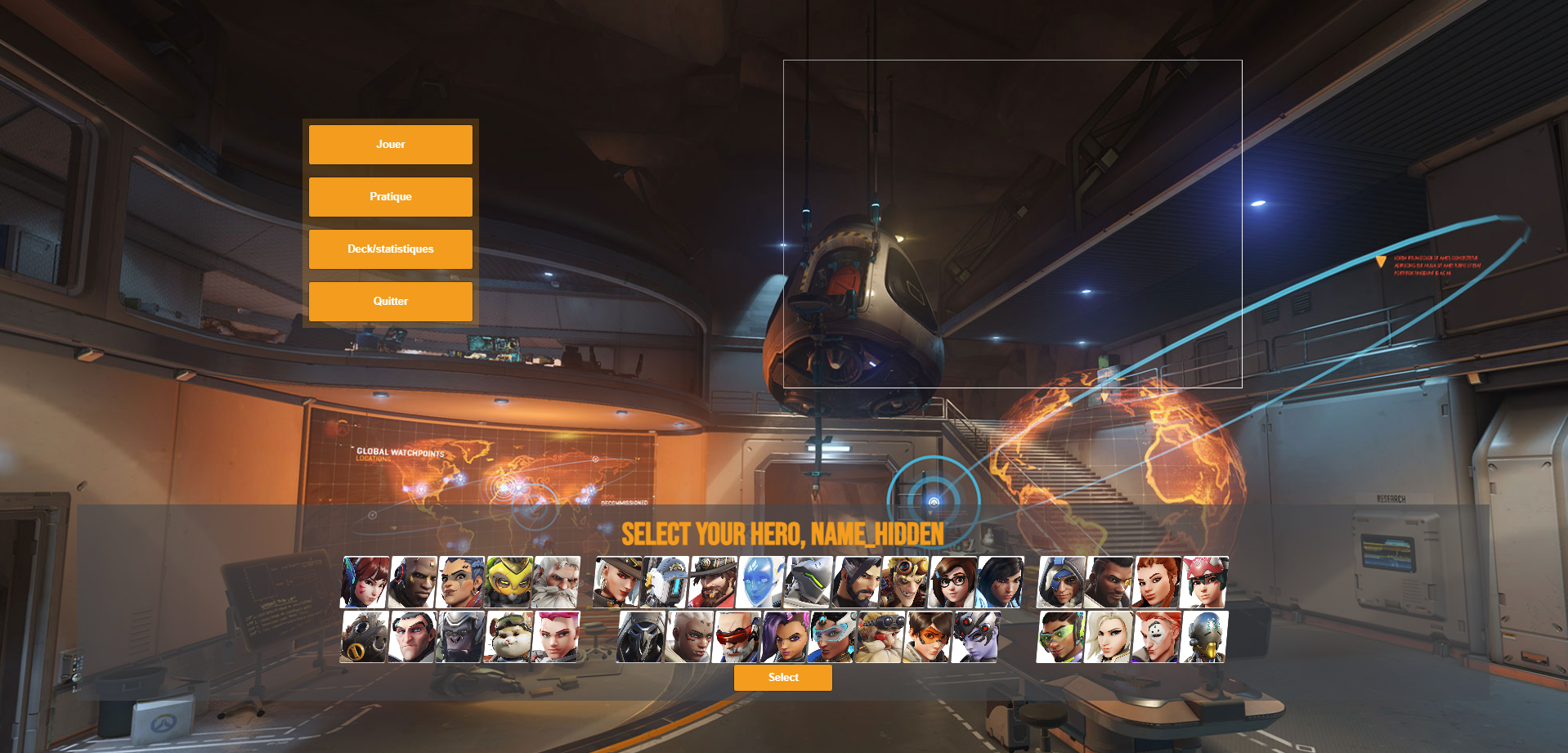Image resolution: width=1568 pixels, height=753 pixels.
Task: Select the Wrecking Ball hamster portrait
Action: (x=508, y=637)
